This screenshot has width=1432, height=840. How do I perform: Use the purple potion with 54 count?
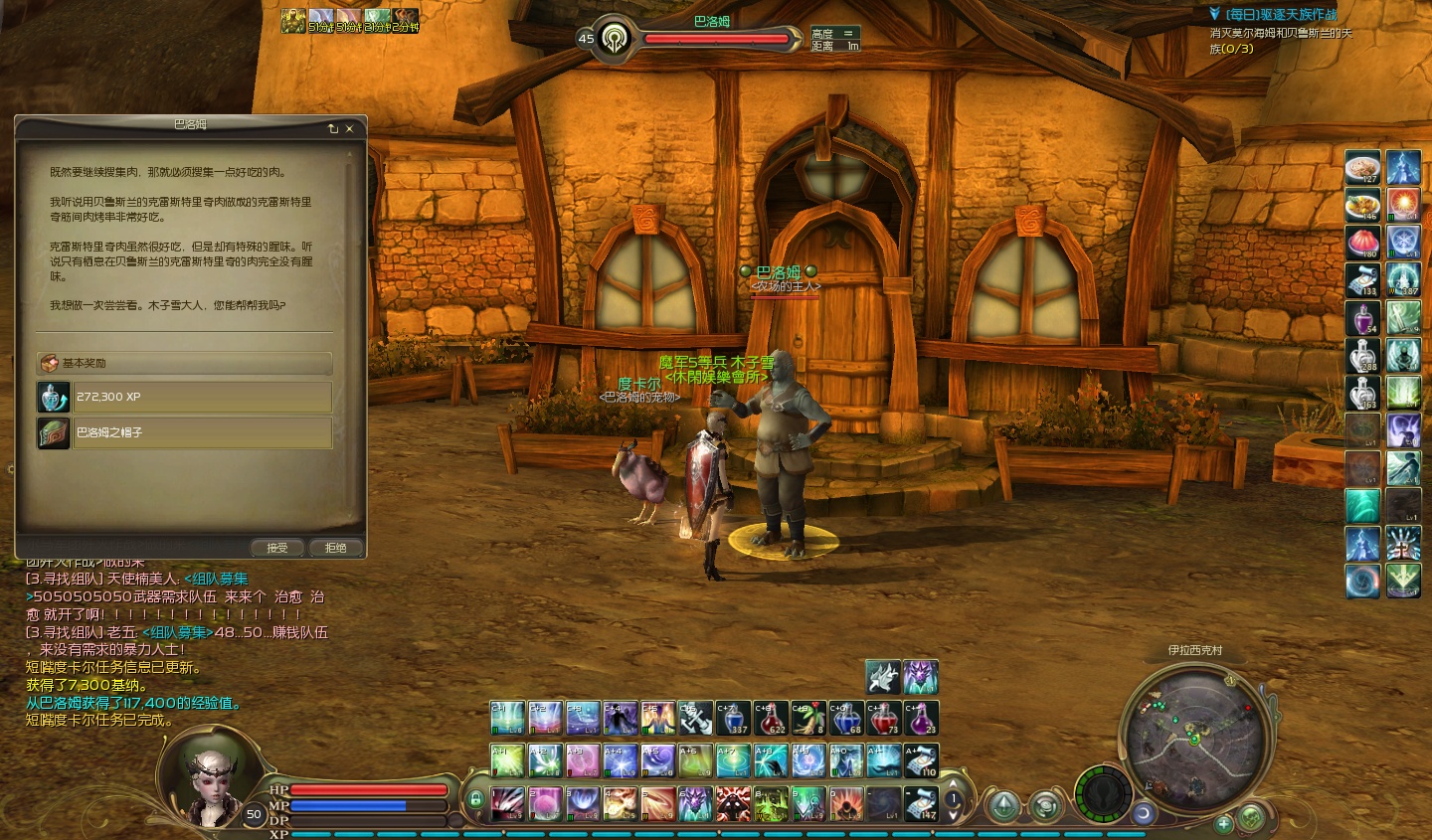[x=1362, y=318]
